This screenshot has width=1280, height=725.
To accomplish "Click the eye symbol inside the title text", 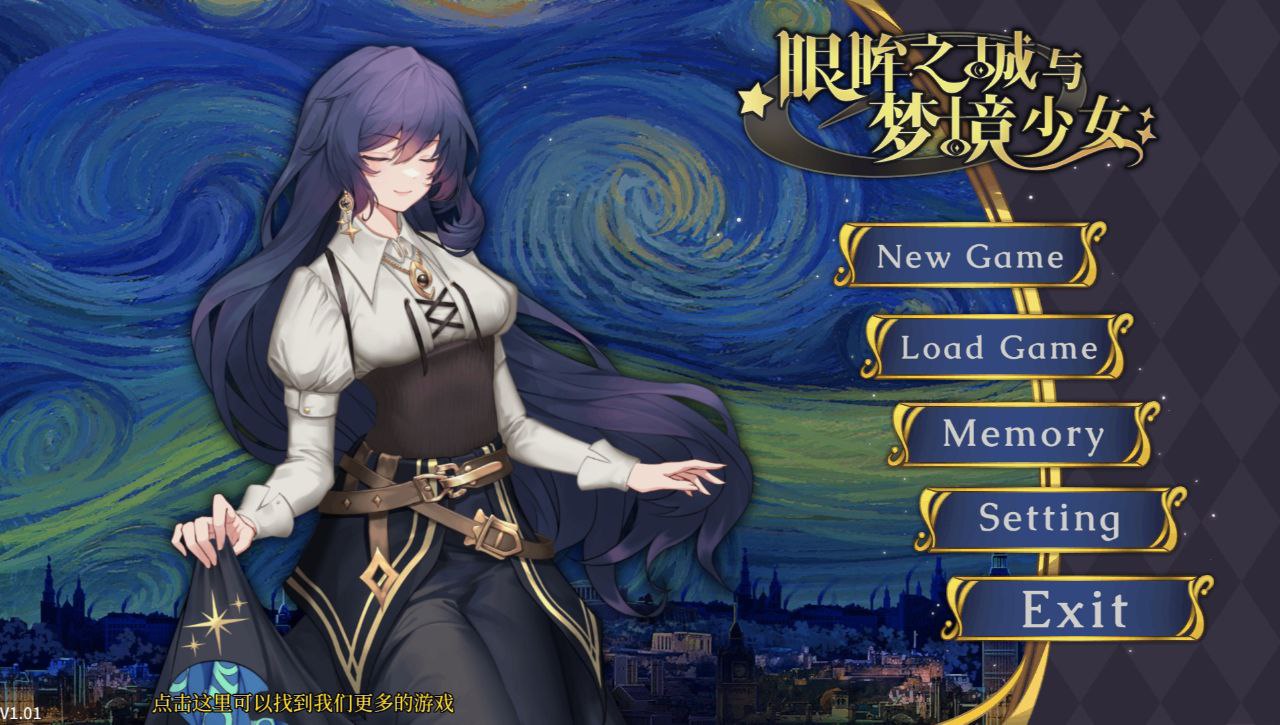I will [x=980, y=71].
